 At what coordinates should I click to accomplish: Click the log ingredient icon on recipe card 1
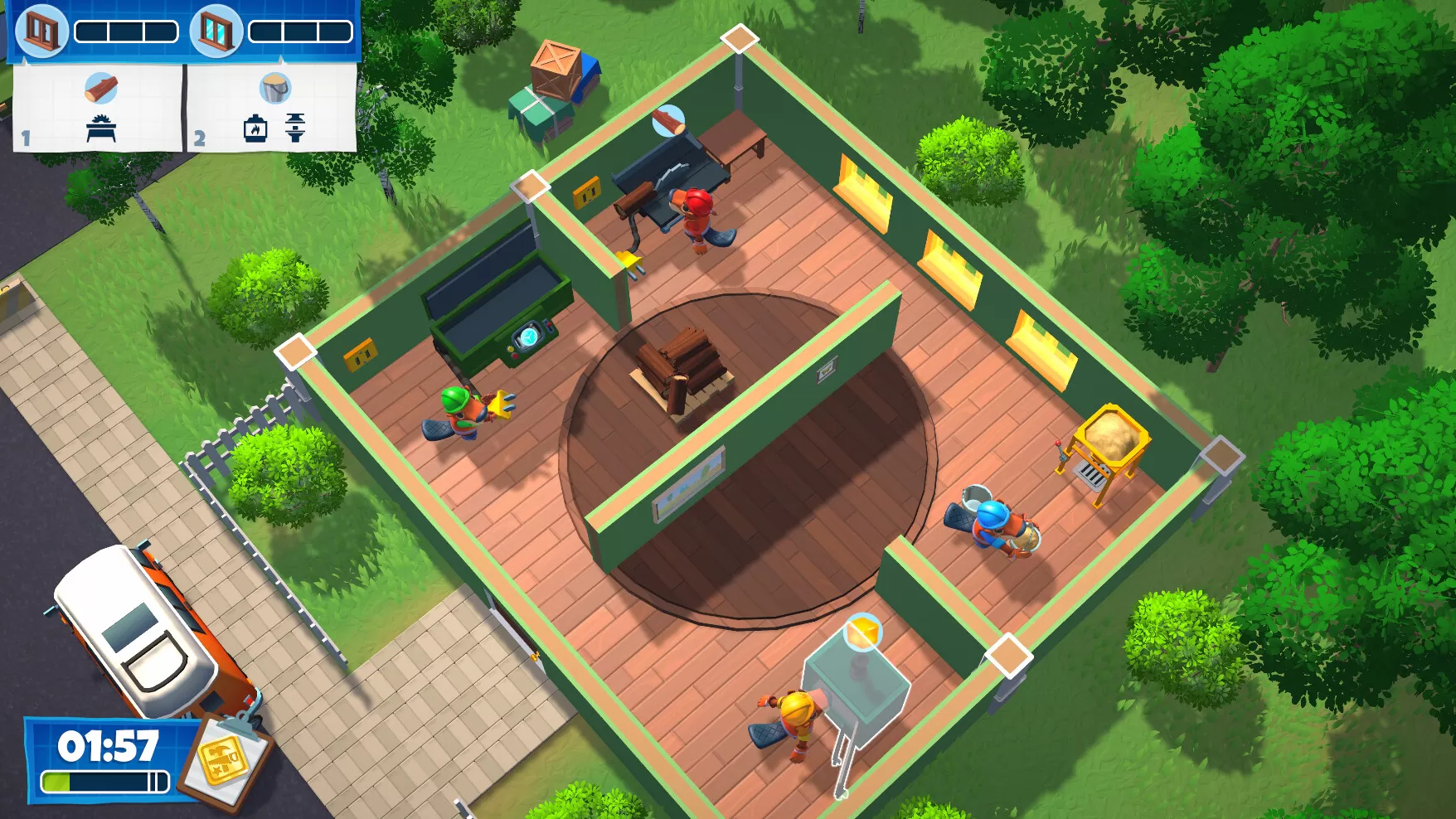[x=101, y=90]
